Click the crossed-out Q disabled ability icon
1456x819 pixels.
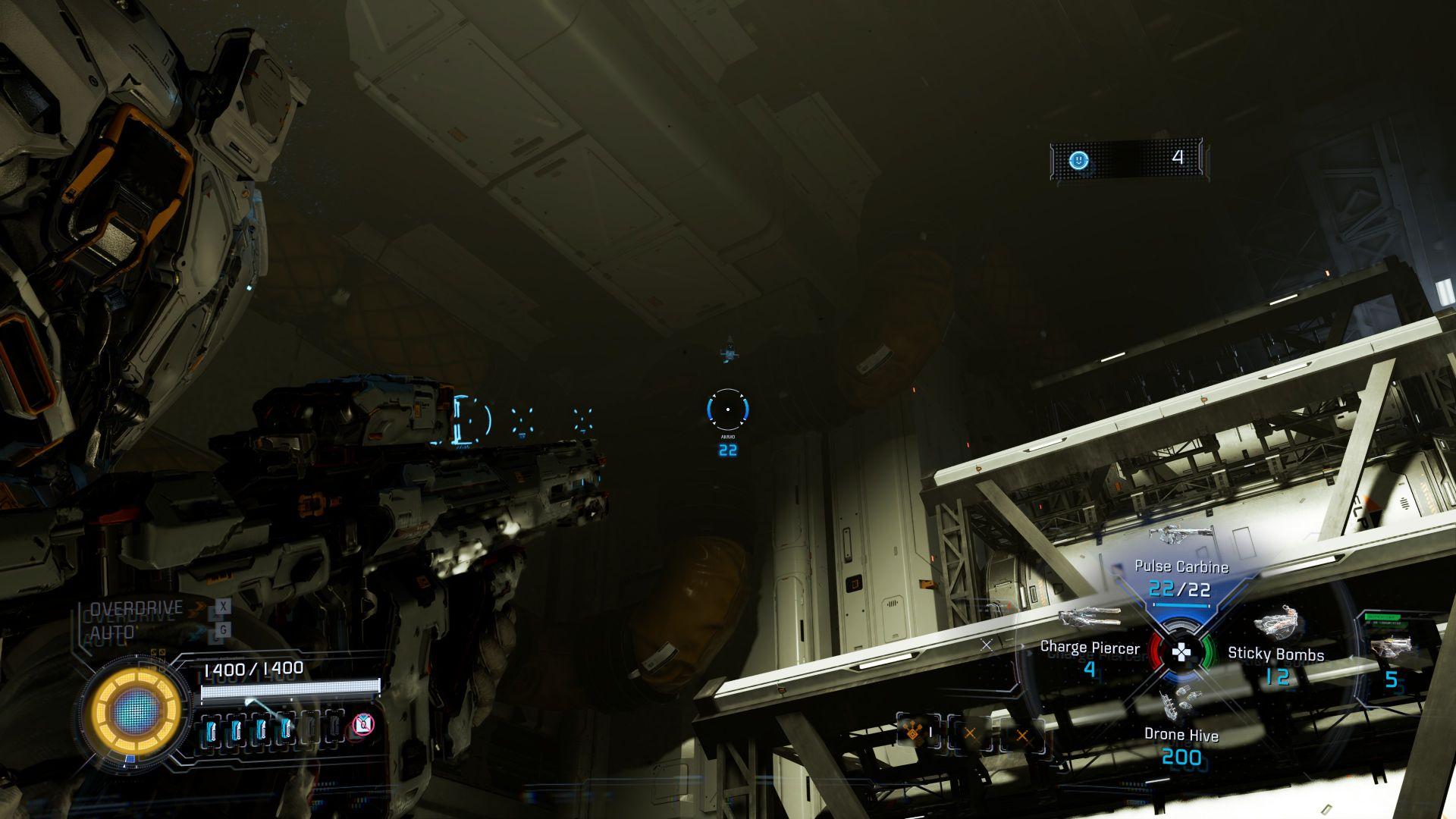(x=364, y=726)
